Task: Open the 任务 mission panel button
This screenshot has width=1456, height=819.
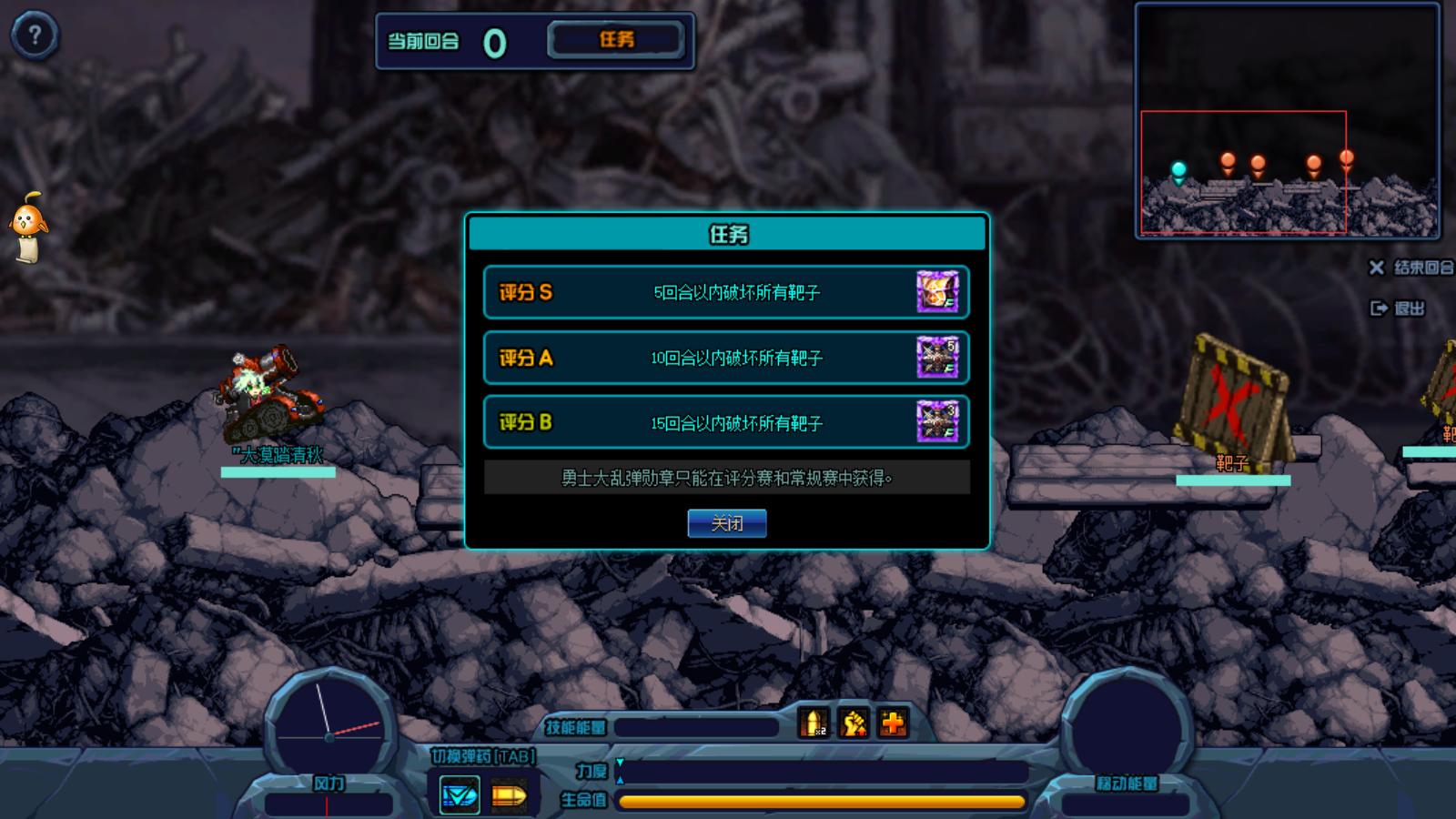Action: click(x=616, y=40)
